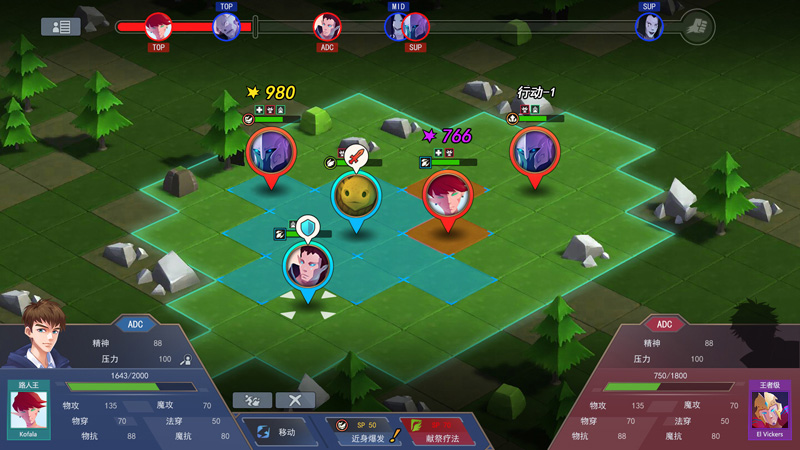
Task: Click the blue TOP portrait on the turn bar
Action: (x=226, y=26)
